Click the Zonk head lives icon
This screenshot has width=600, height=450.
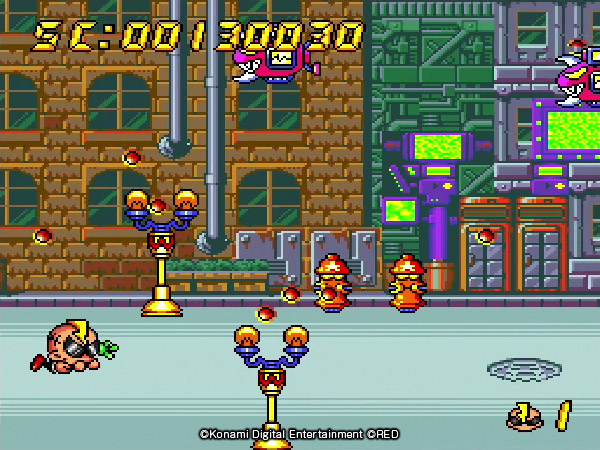pyautogui.click(x=524, y=415)
